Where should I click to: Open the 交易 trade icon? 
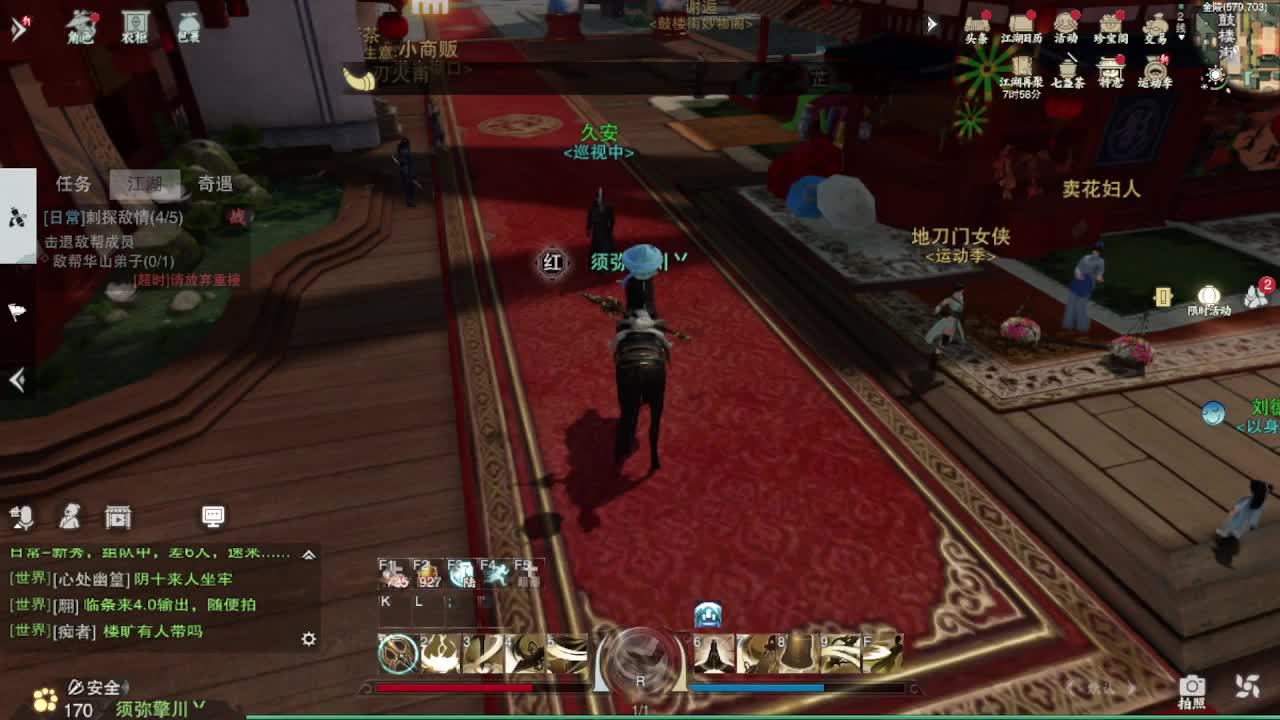pyautogui.click(x=1158, y=25)
